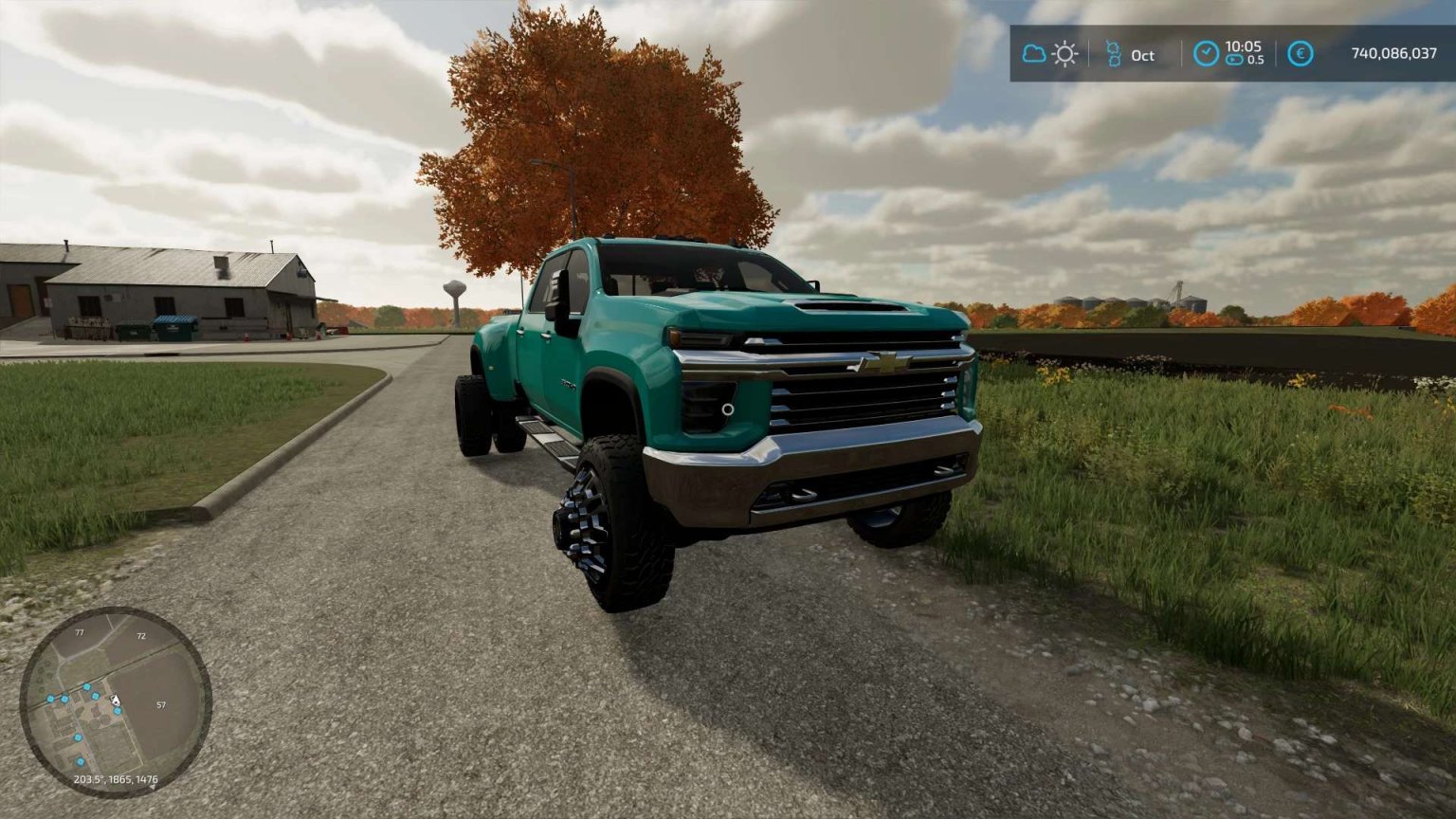Click the upcoming precipitation forecast icon
Screen dimensions: 1456x819
pyautogui.click(x=1115, y=52)
